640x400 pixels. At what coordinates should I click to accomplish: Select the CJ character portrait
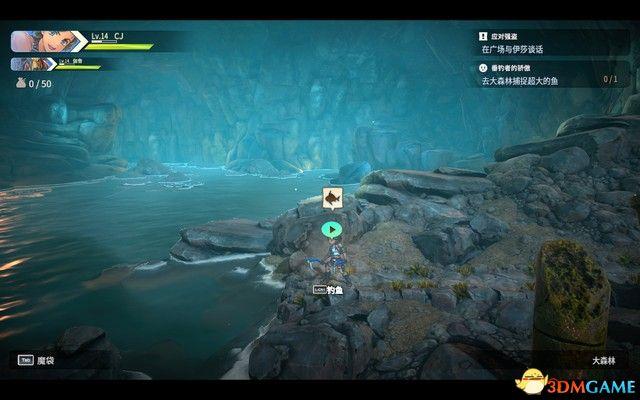click(33, 41)
